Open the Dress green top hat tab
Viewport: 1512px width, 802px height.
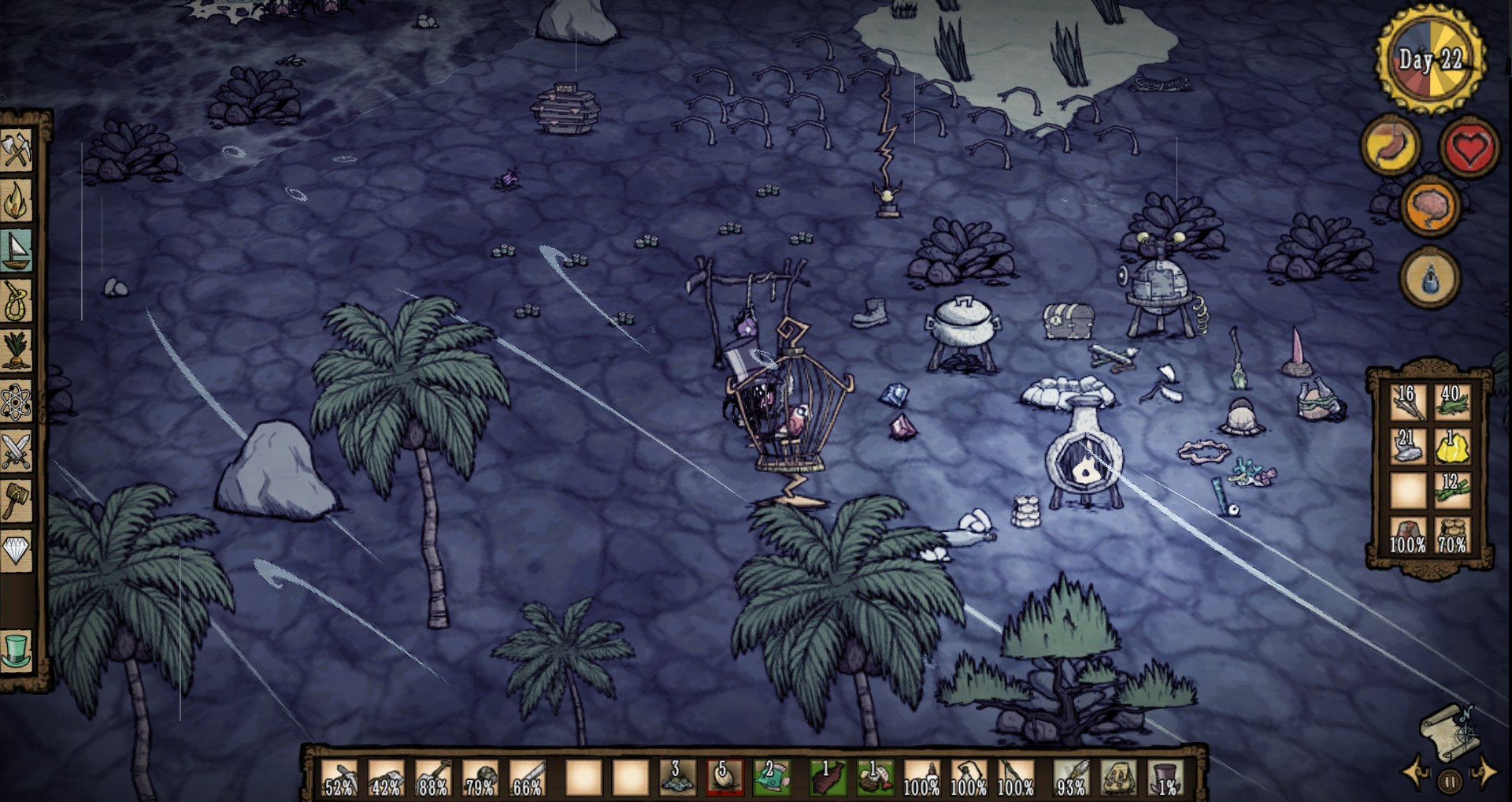[16, 651]
